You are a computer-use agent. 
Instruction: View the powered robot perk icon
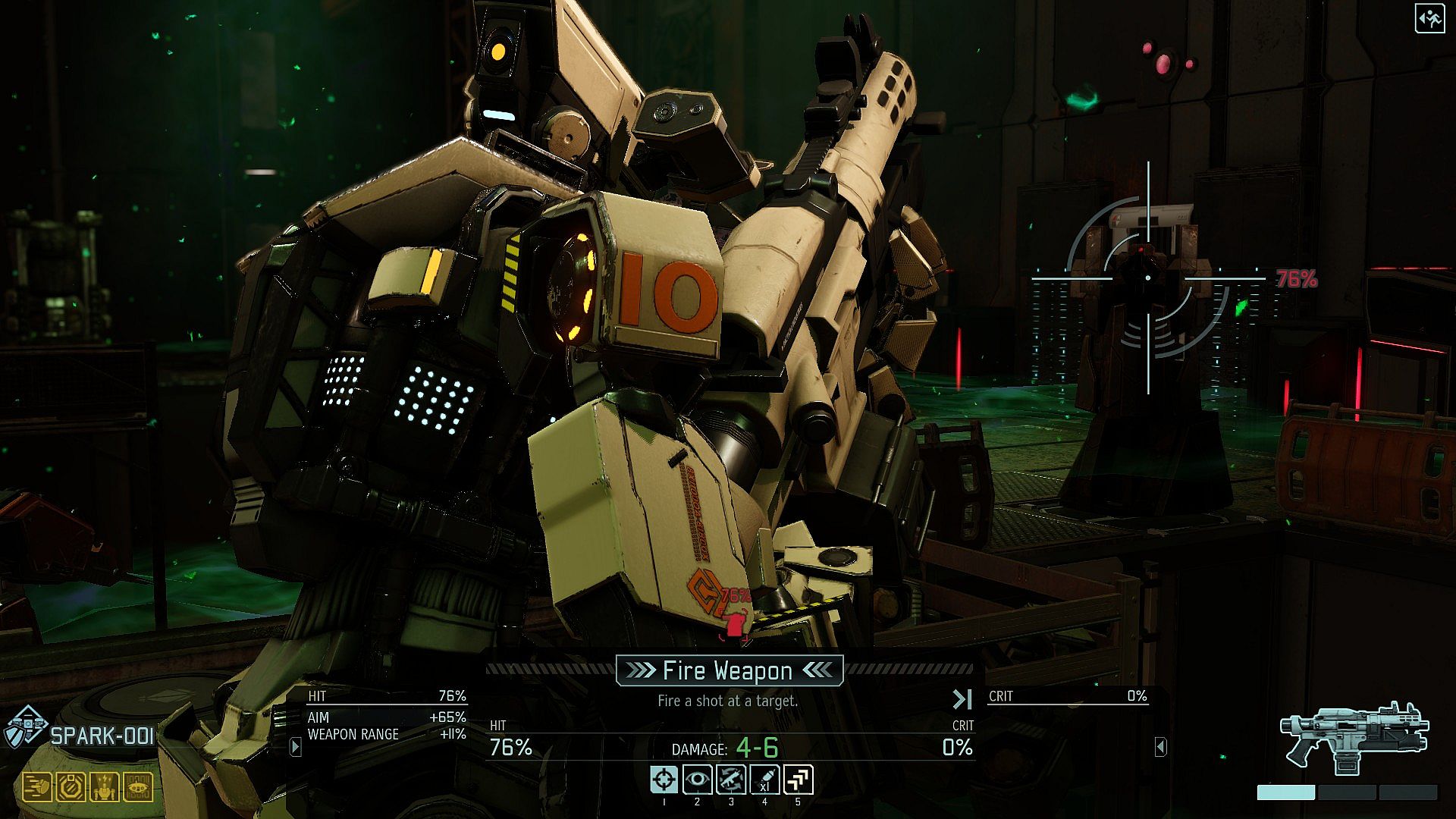(x=104, y=788)
